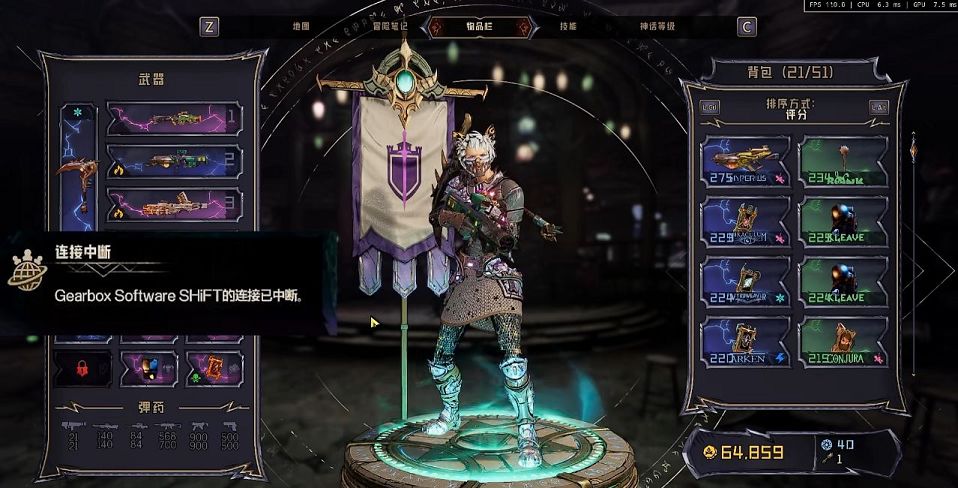This screenshot has height=488, width=958.
Task: Click the locked red padlock equipment slot
Action: [x=83, y=368]
